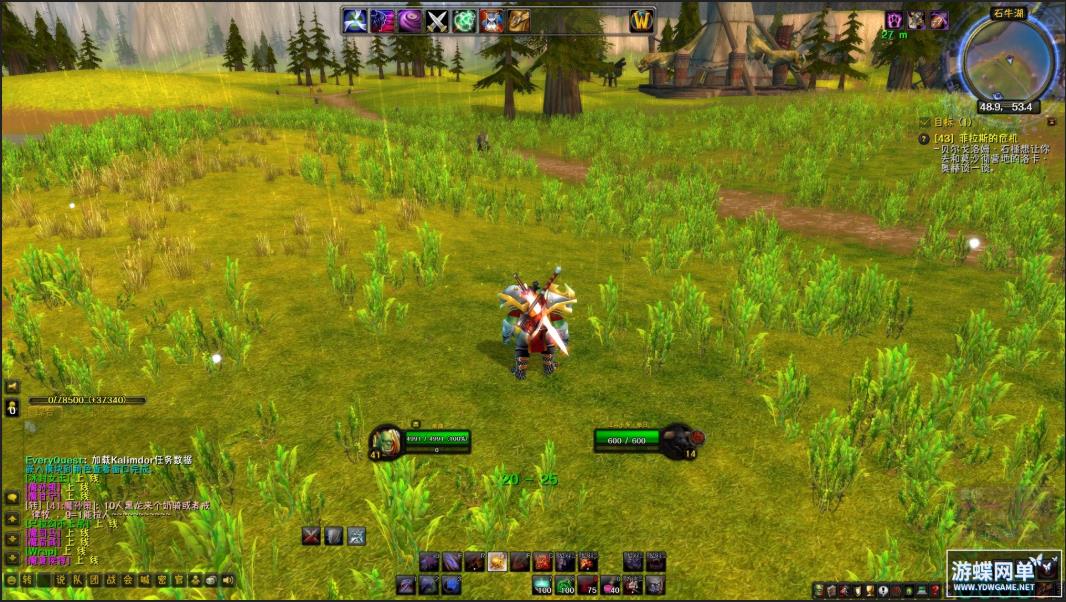The width and height of the screenshot is (1066, 602).
Task: Use the action bar item with count 75
Action: [x=588, y=585]
